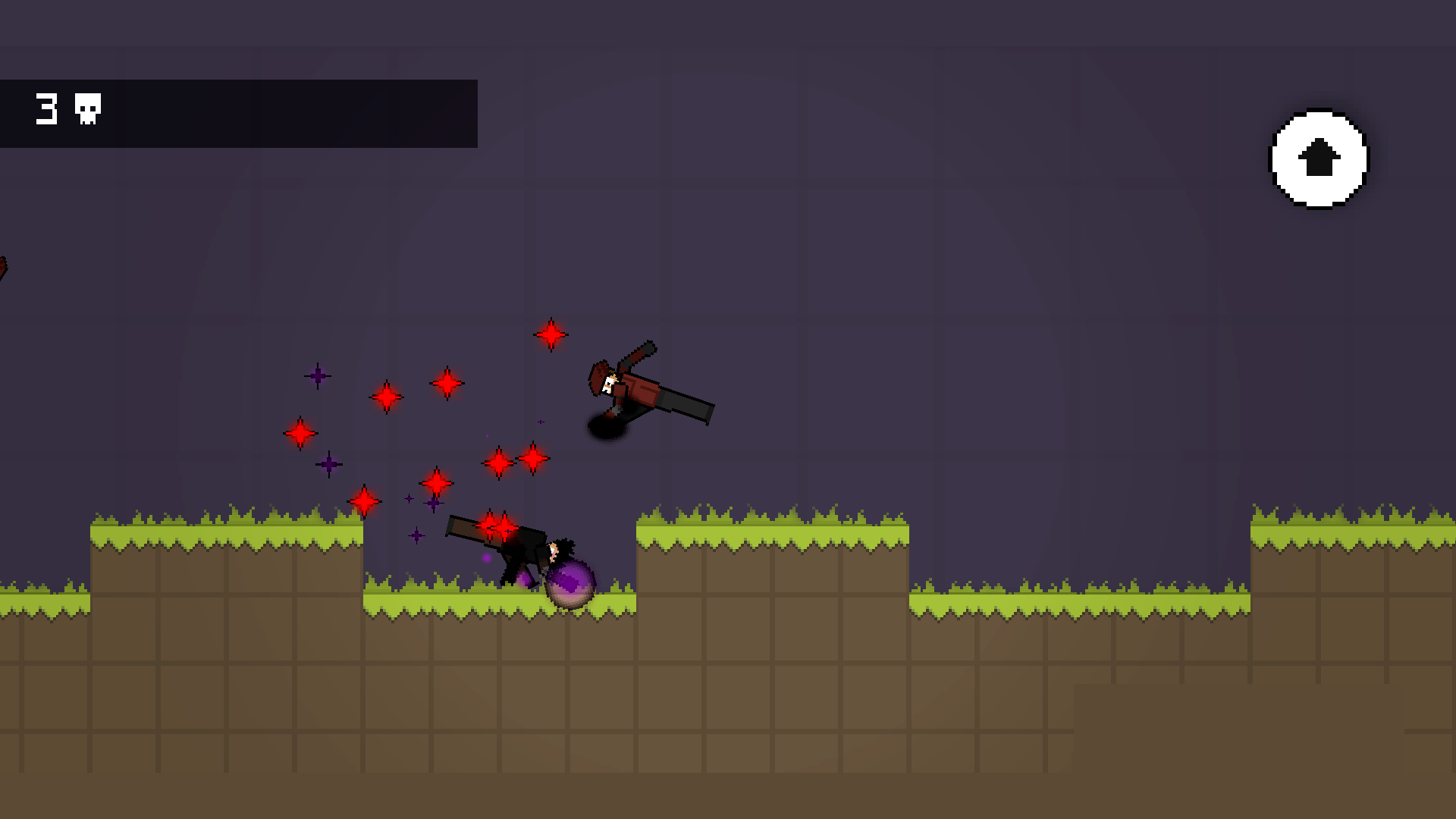The image size is (1456, 819).
Task: Select the leftmost red sparkle in the burst
Action: [x=300, y=434]
